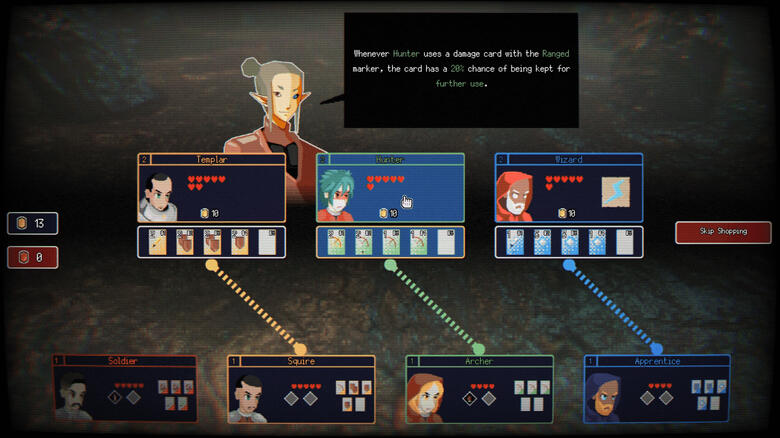
Task: Open the Templar's card deck row
Action: tap(211, 242)
